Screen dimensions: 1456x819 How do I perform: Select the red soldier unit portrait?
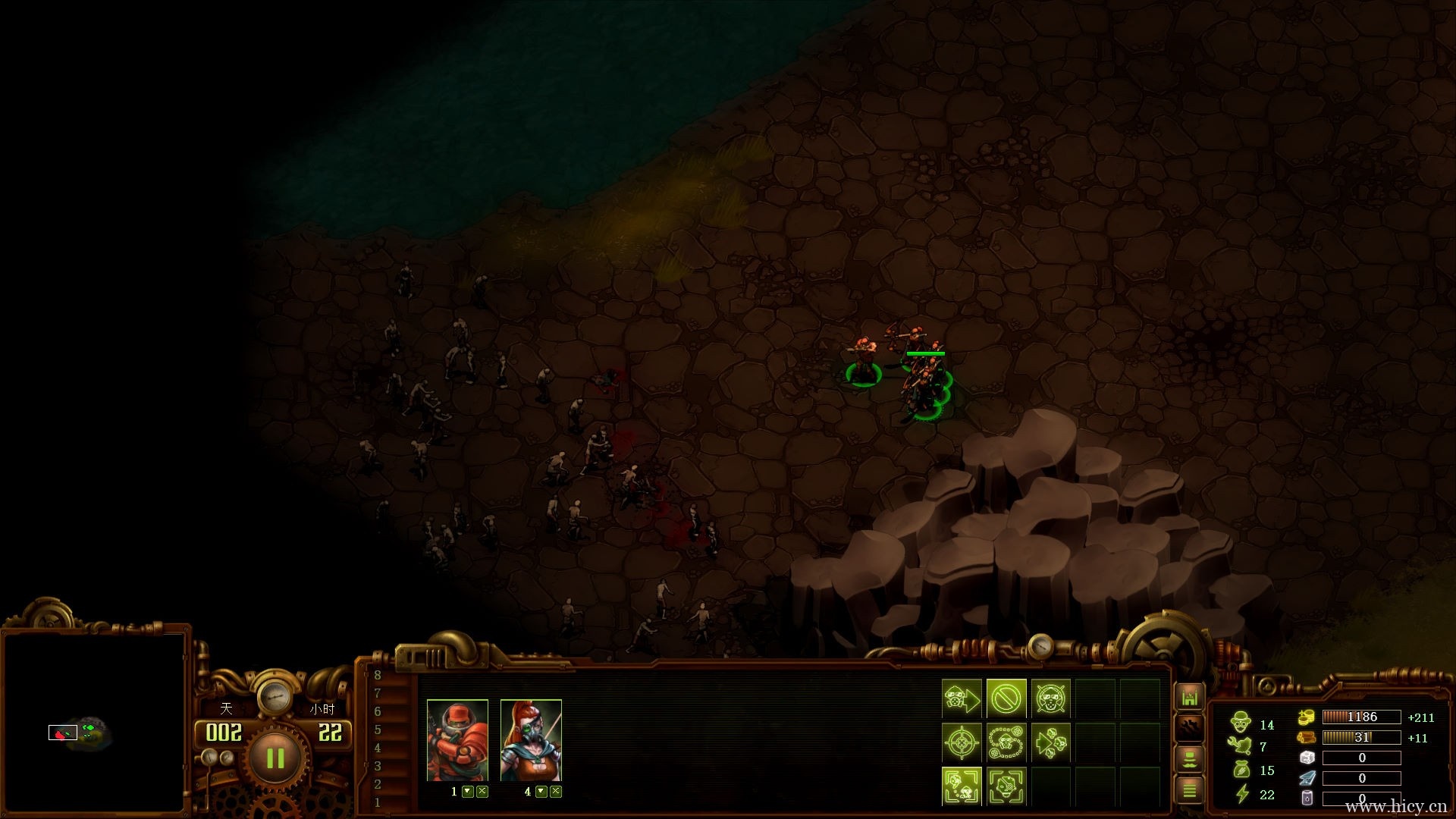[x=457, y=740]
